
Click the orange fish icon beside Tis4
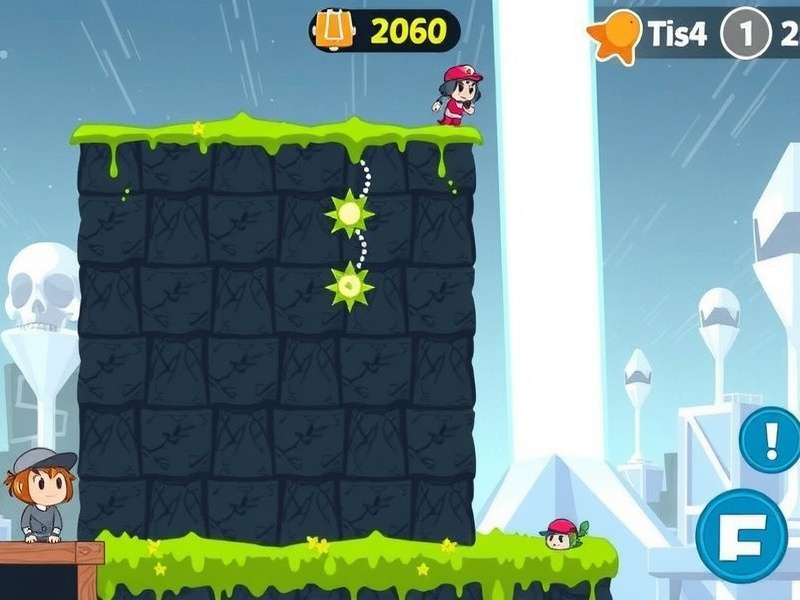[x=614, y=35]
